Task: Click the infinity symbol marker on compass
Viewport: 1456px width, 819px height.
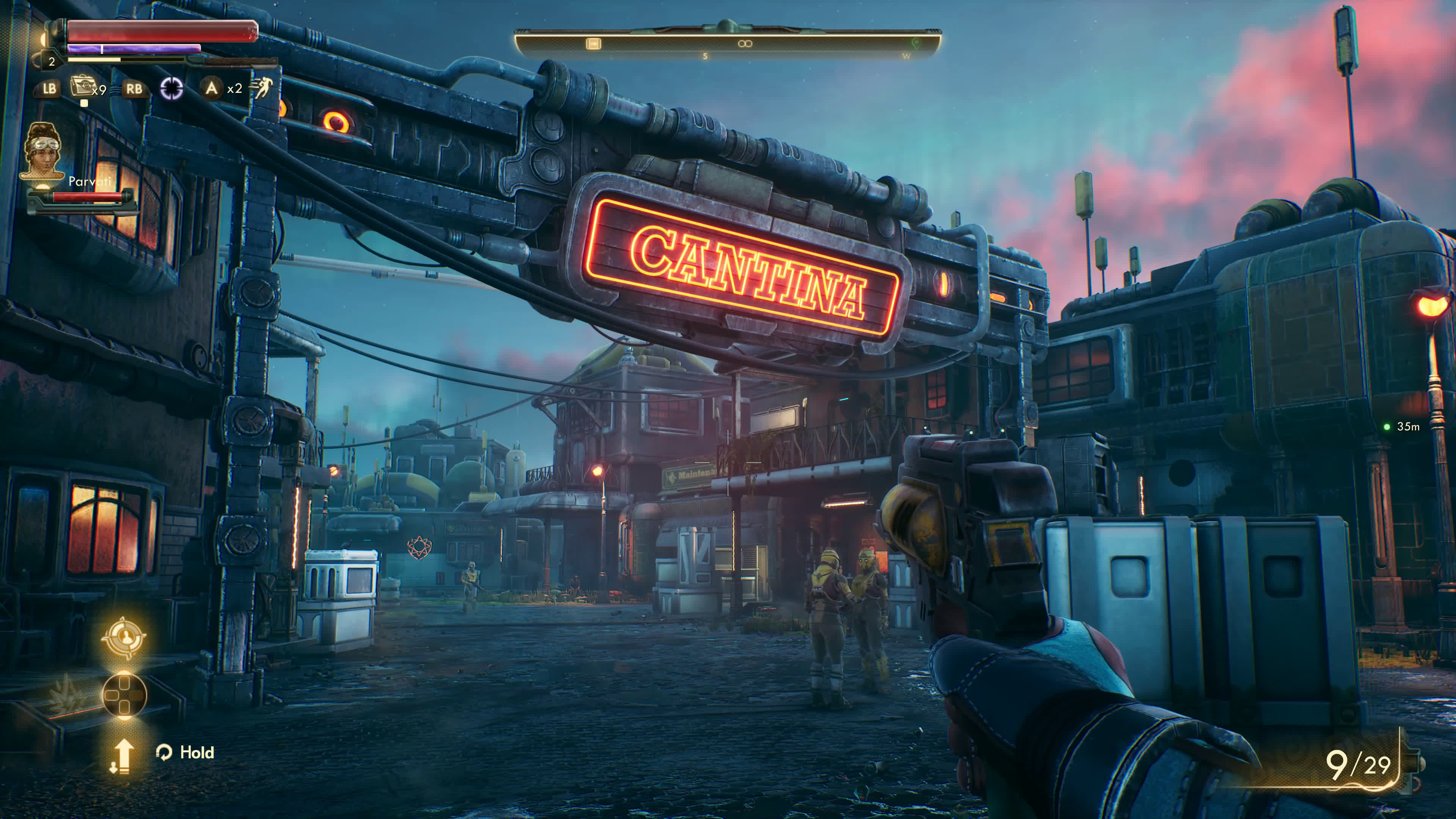Action: click(745, 44)
